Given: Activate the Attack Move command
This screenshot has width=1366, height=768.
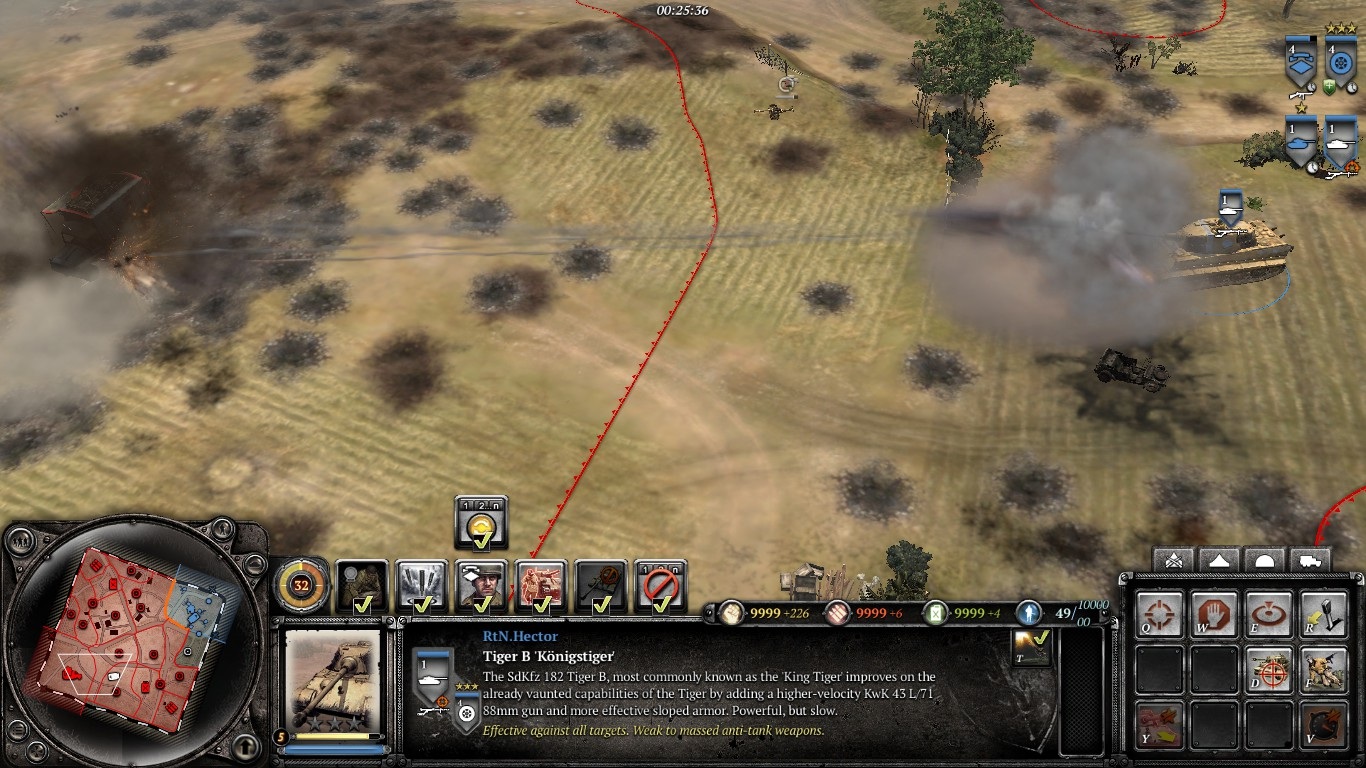Looking at the screenshot, I should tap(1159, 614).
